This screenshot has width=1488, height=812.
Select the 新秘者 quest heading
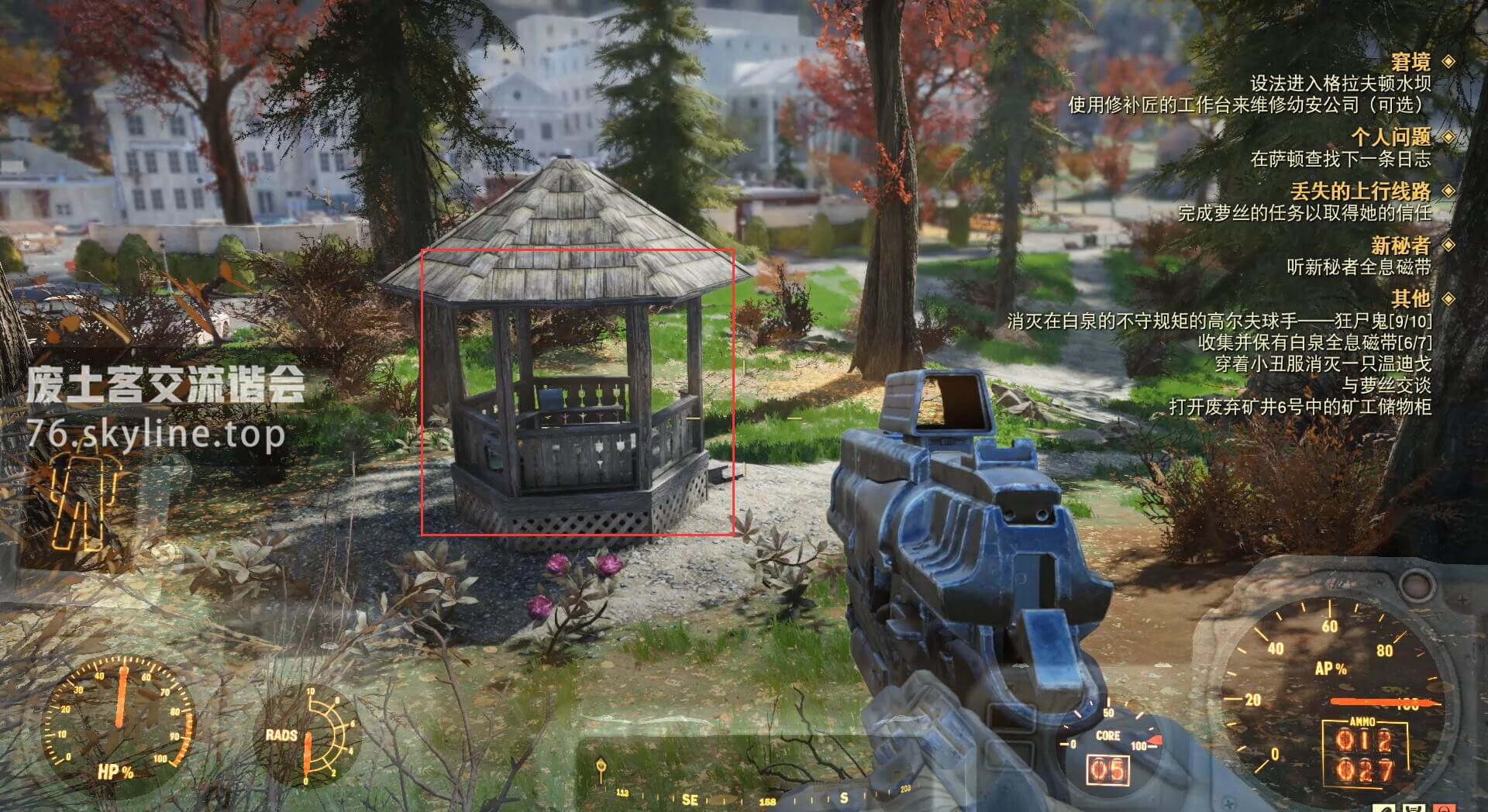(x=1400, y=246)
